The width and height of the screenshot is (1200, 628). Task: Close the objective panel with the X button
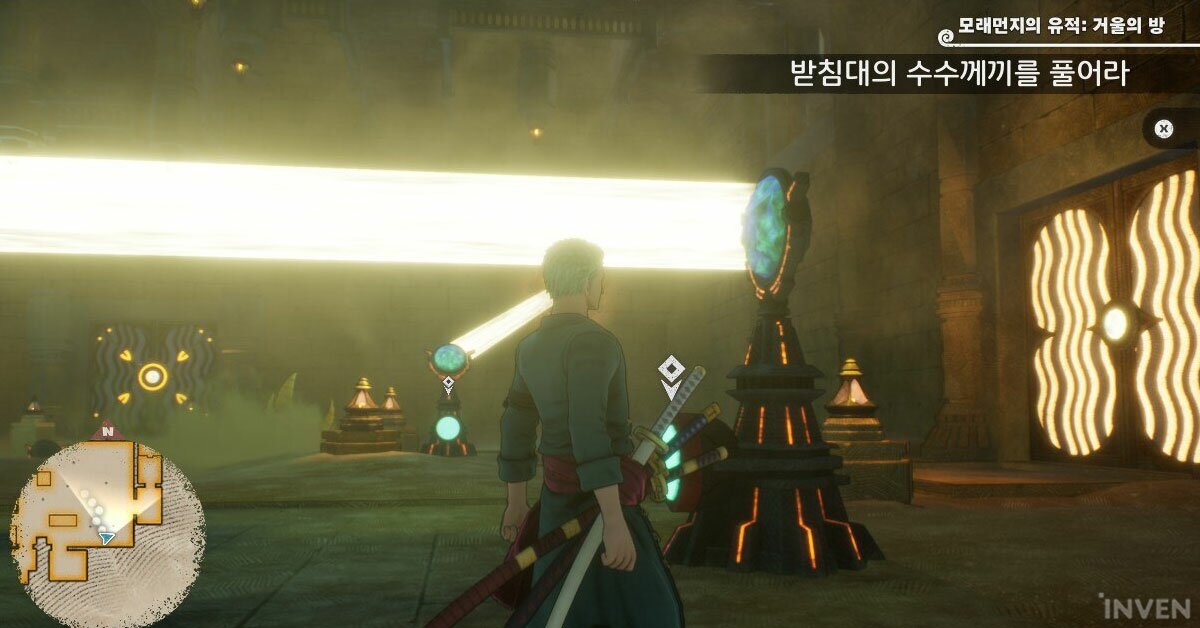(1163, 129)
